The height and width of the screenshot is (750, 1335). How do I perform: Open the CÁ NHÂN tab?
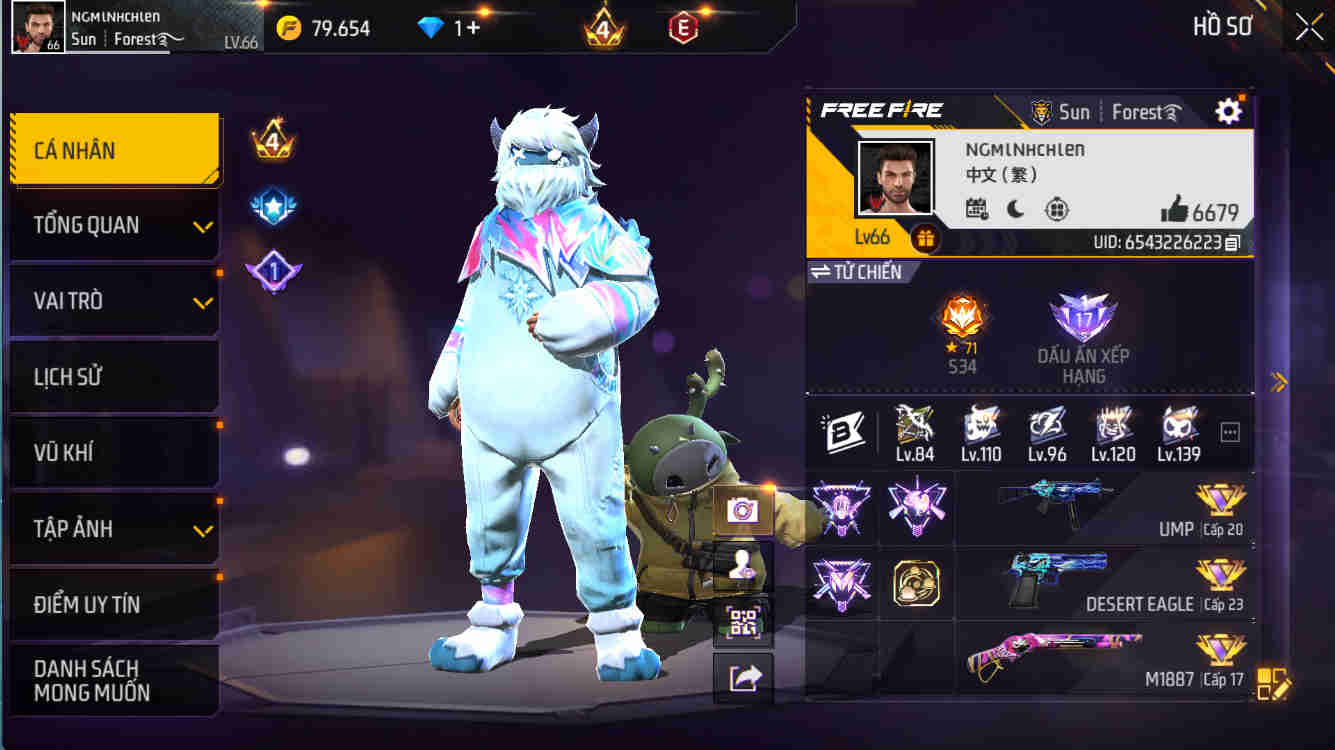[x=113, y=148]
